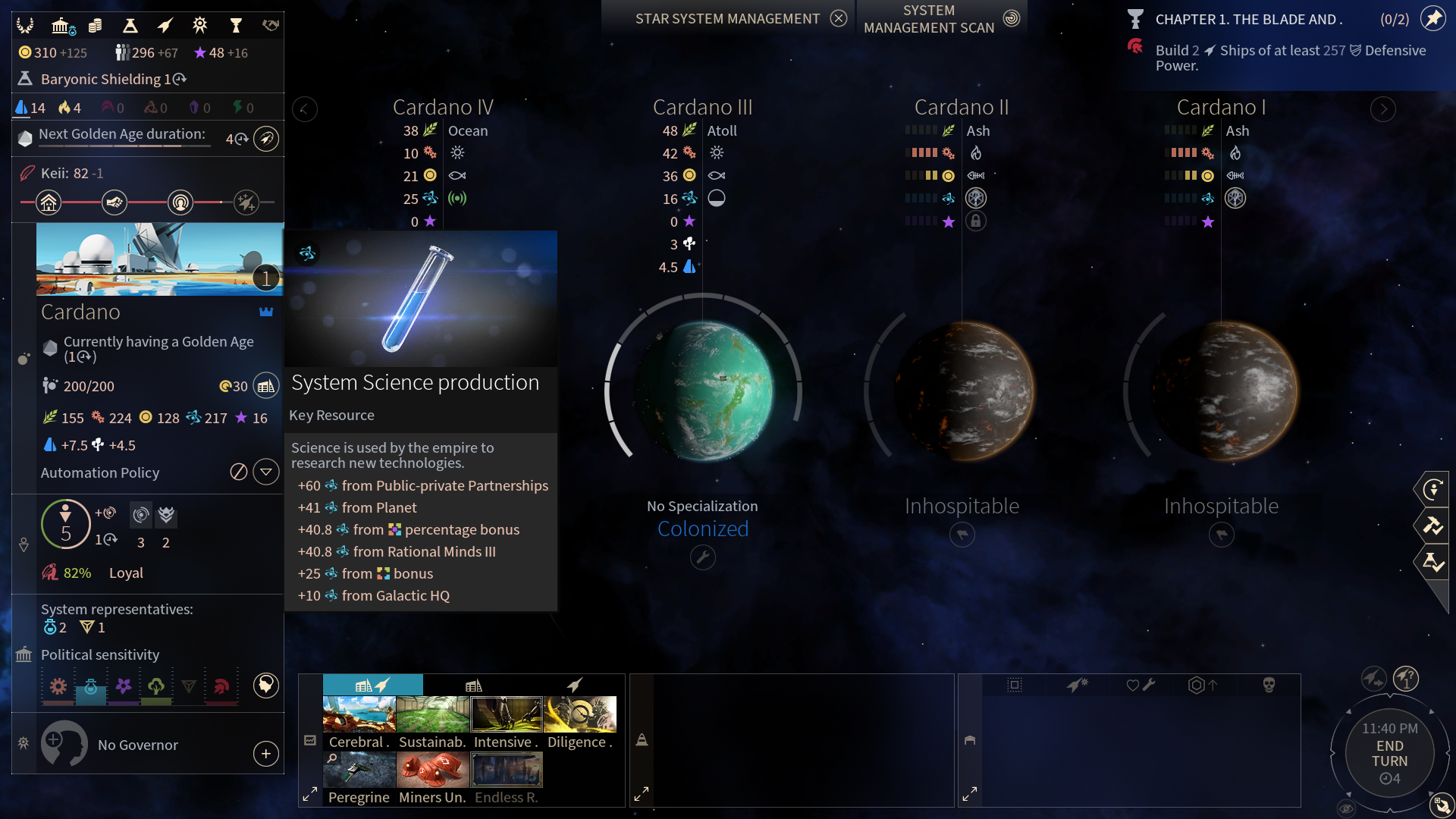End the current turn
This screenshot has height=819, width=1456.
(x=1389, y=754)
